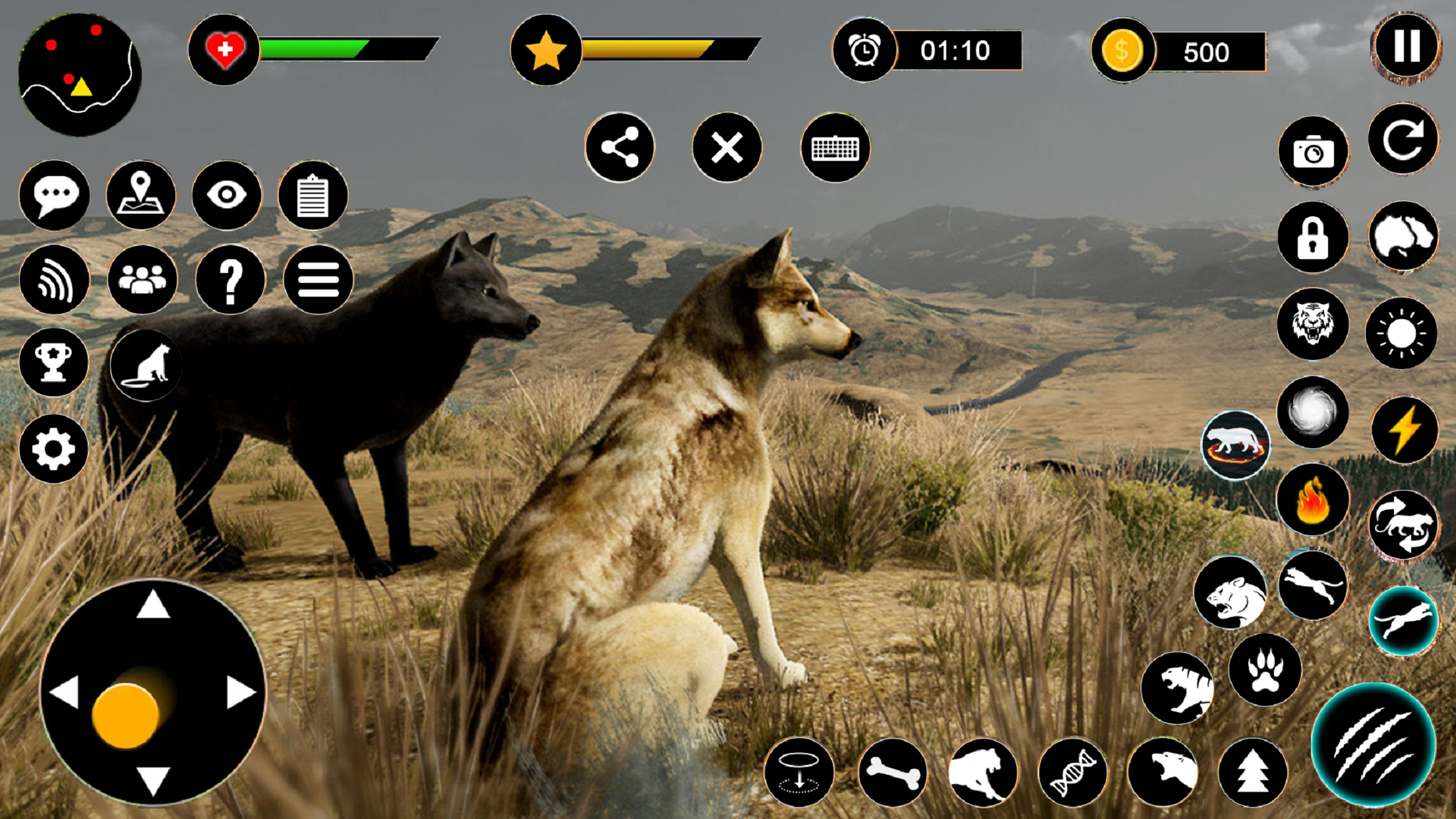Open the chat message bubble
Viewport: 1456px width, 819px height.
tap(54, 195)
